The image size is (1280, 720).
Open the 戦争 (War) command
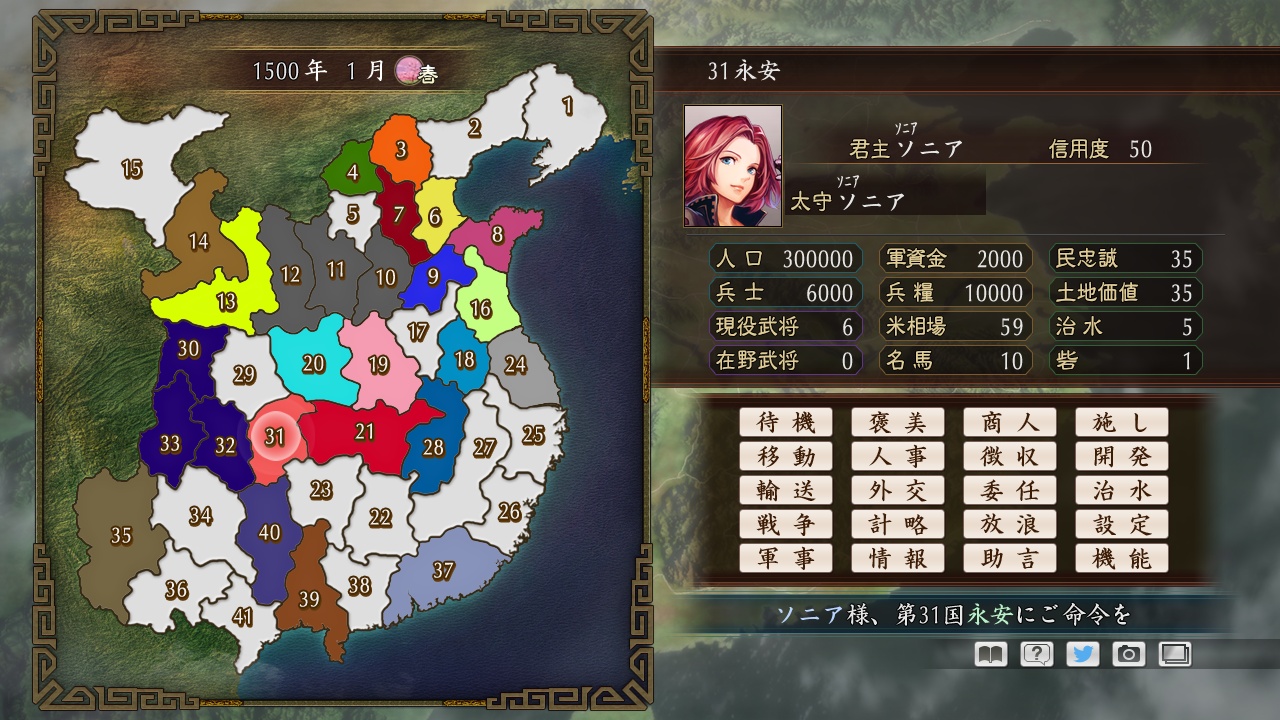tap(786, 524)
